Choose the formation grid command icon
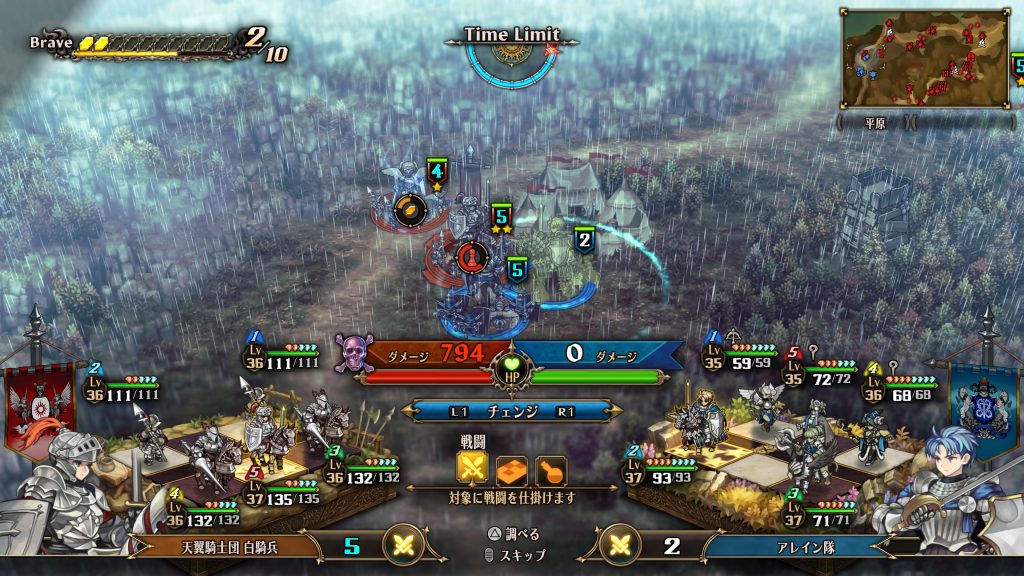This screenshot has width=1024, height=576. tap(512, 469)
